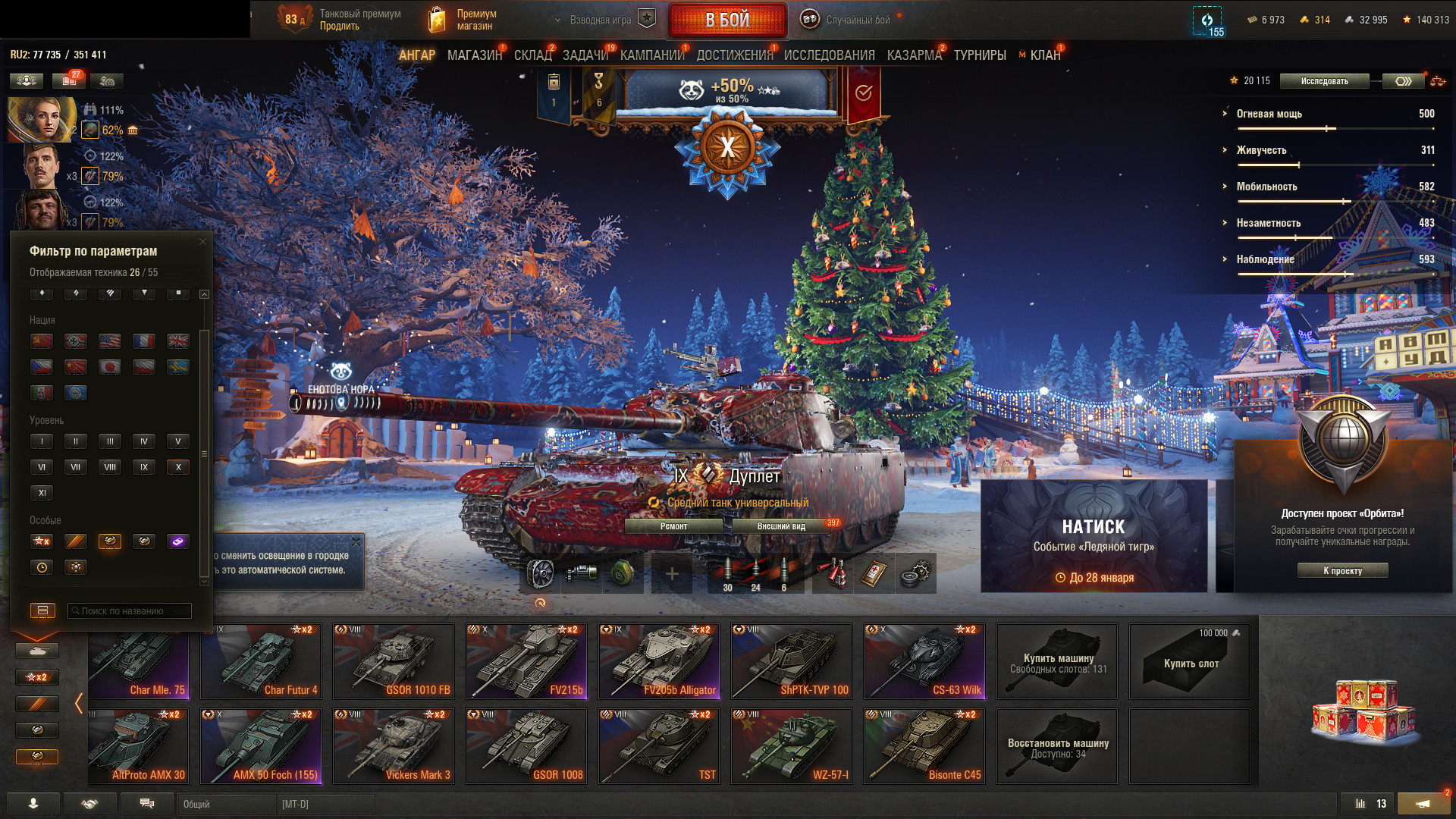1456x819 pixels.
Task: Click the К проекту button
Action: pos(1342,571)
